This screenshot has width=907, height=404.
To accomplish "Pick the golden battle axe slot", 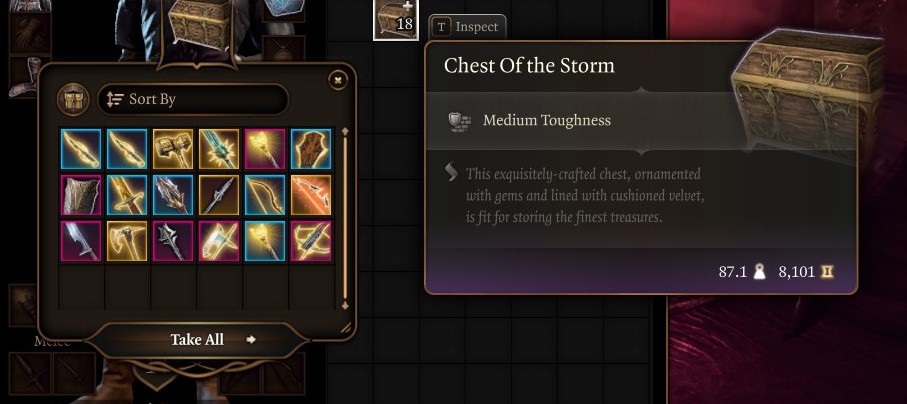I will (x=126, y=241).
